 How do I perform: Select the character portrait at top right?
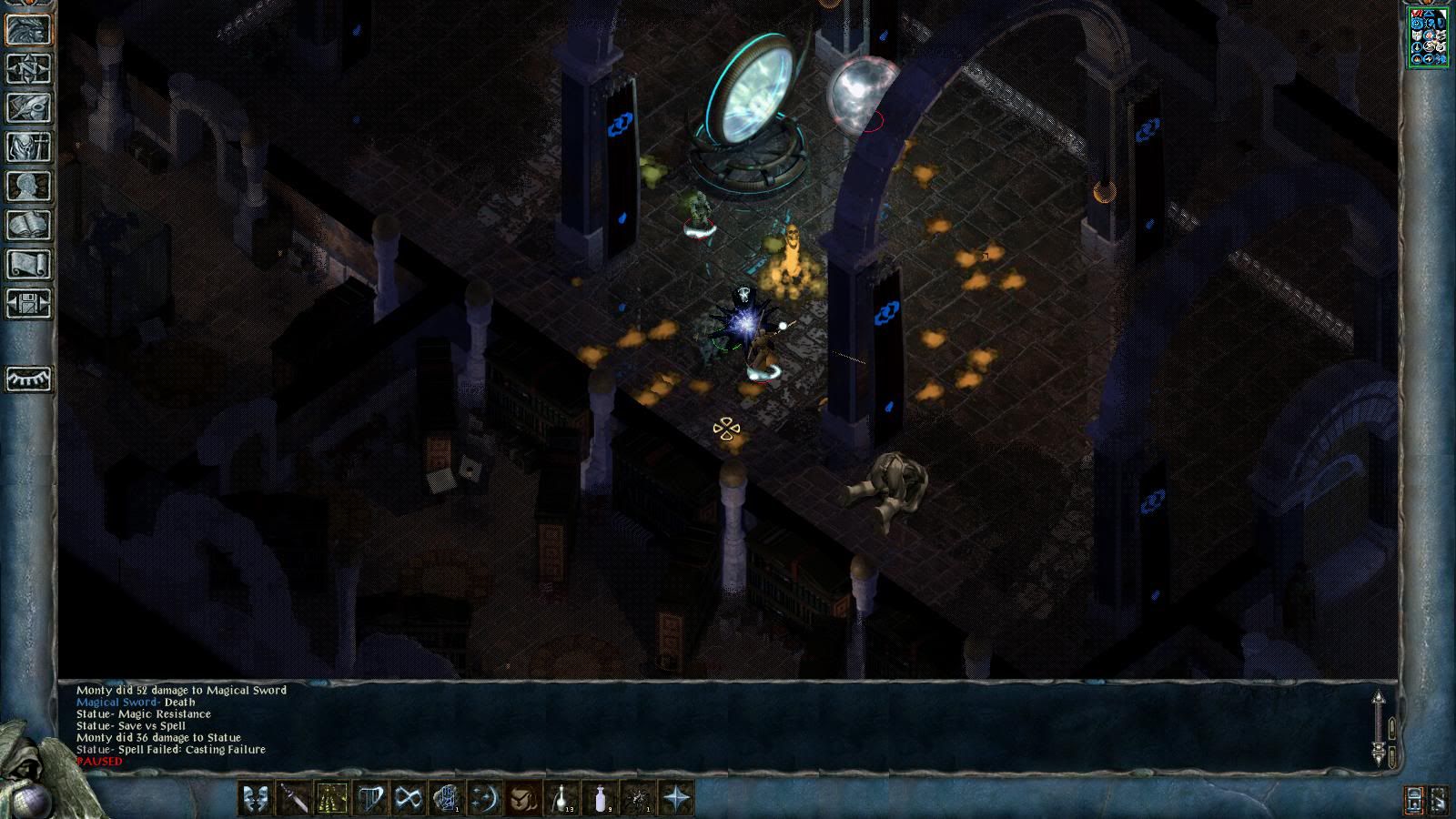click(1428, 37)
